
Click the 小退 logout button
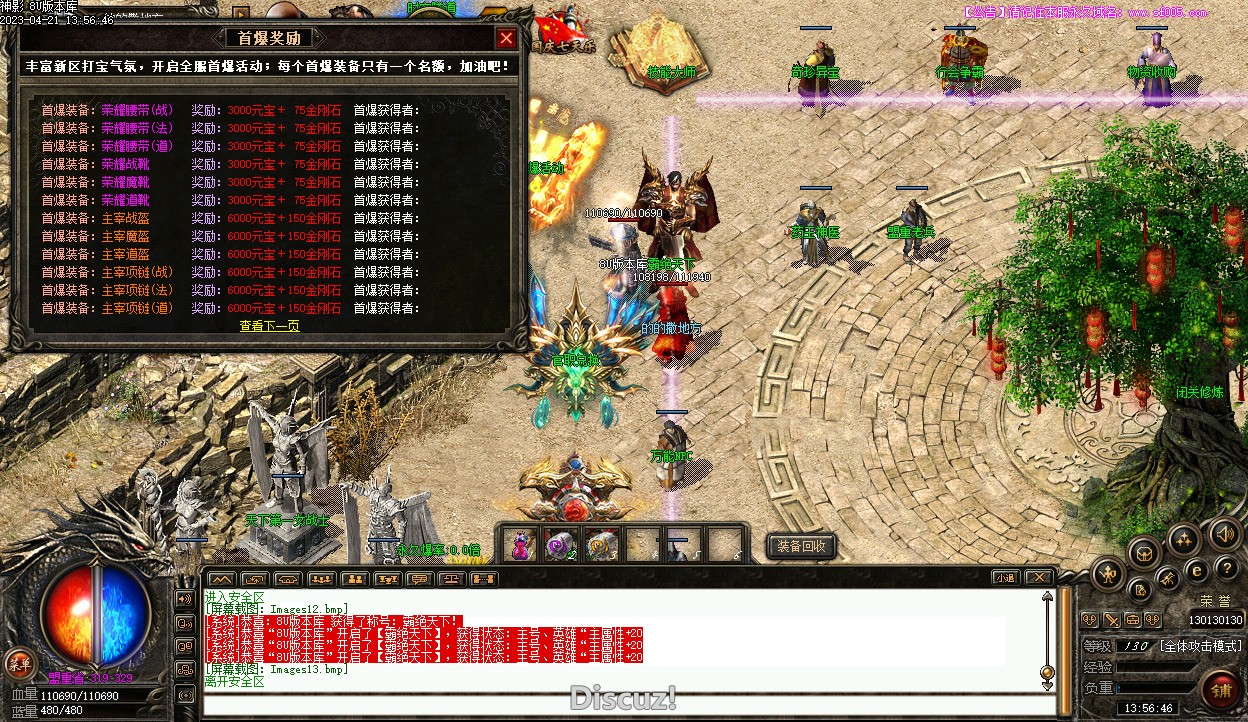(1006, 578)
